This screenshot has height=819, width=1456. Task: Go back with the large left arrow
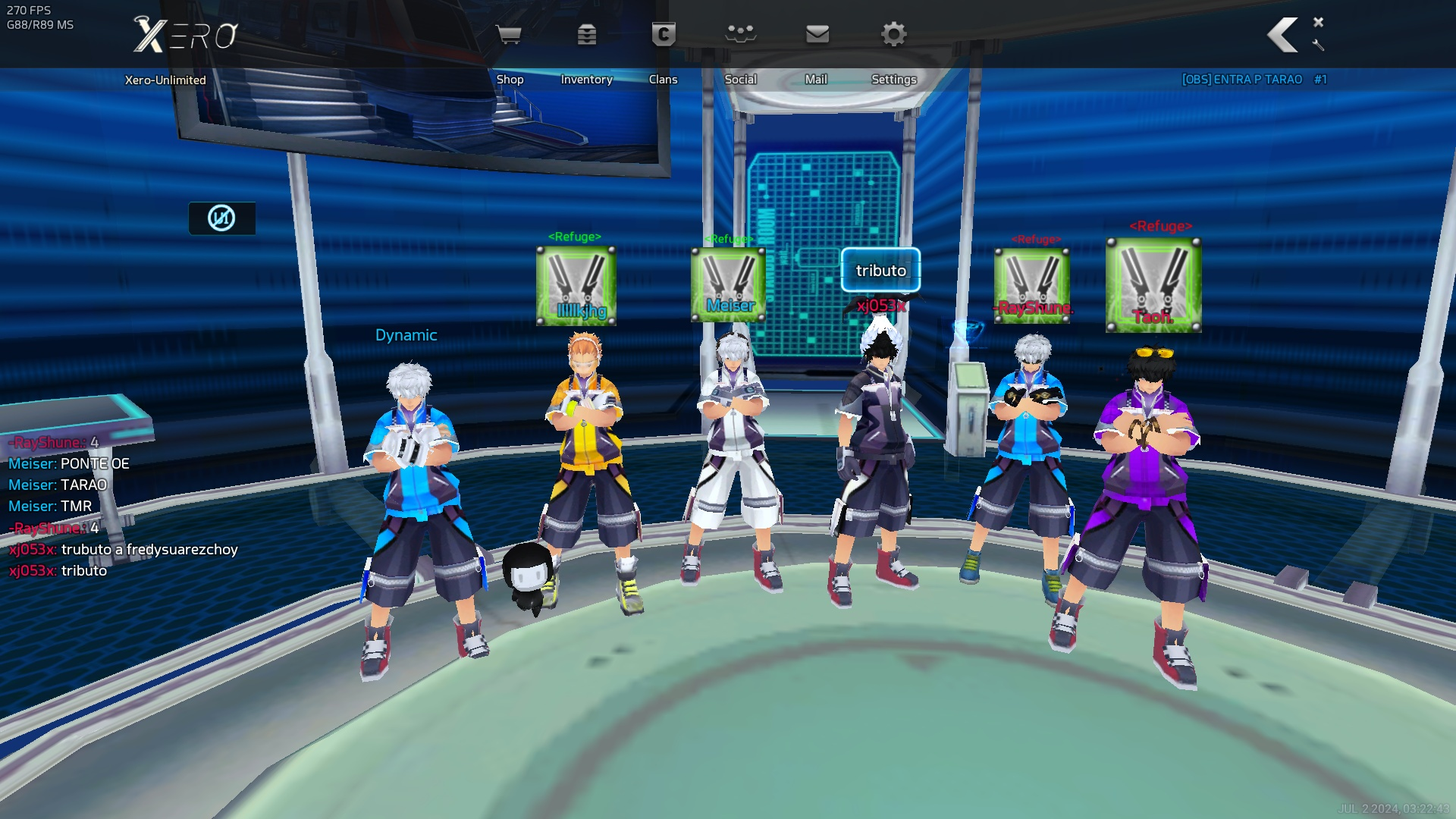pyautogui.click(x=1283, y=35)
